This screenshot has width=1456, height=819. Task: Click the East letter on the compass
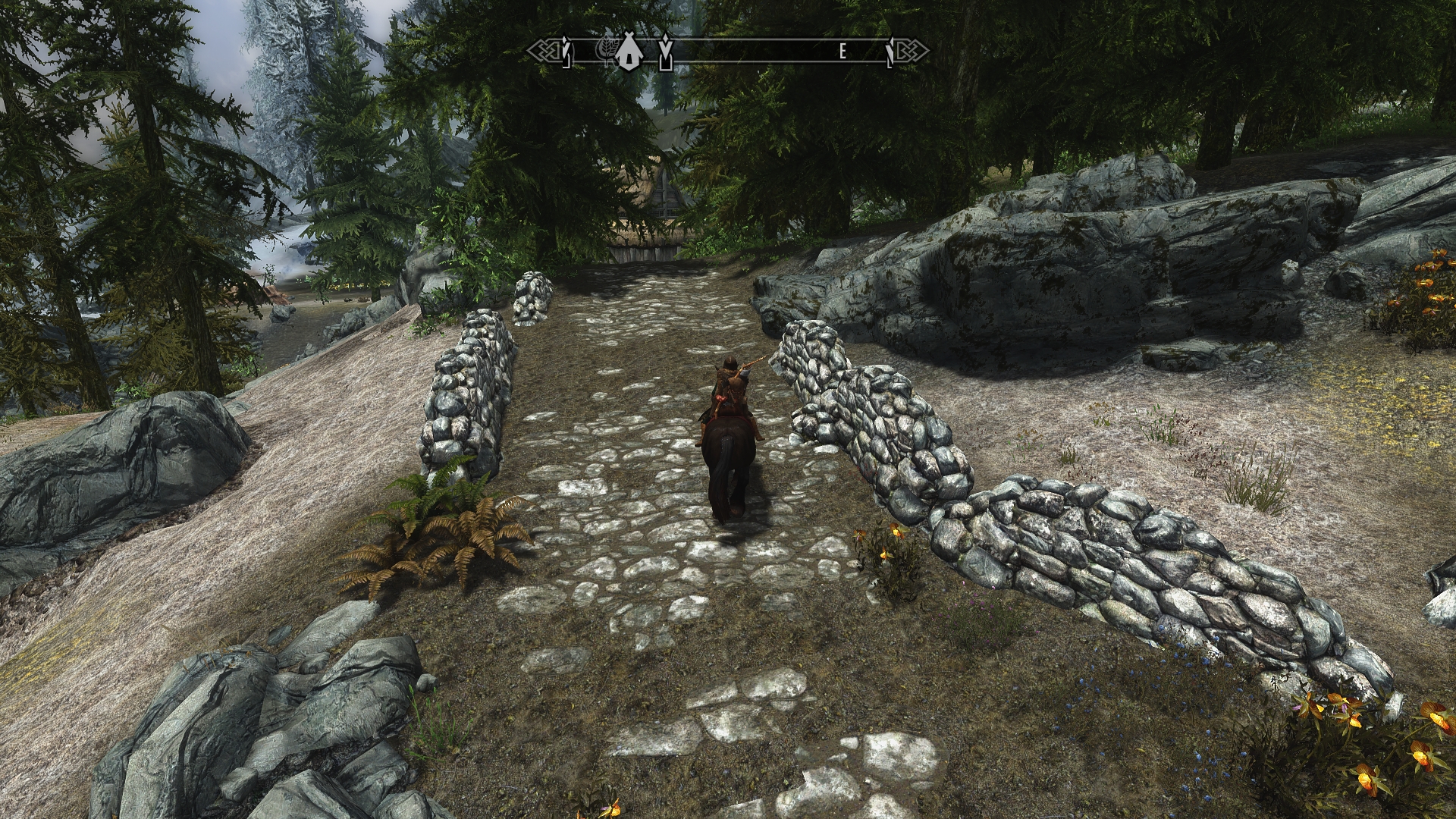tap(843, 51)
